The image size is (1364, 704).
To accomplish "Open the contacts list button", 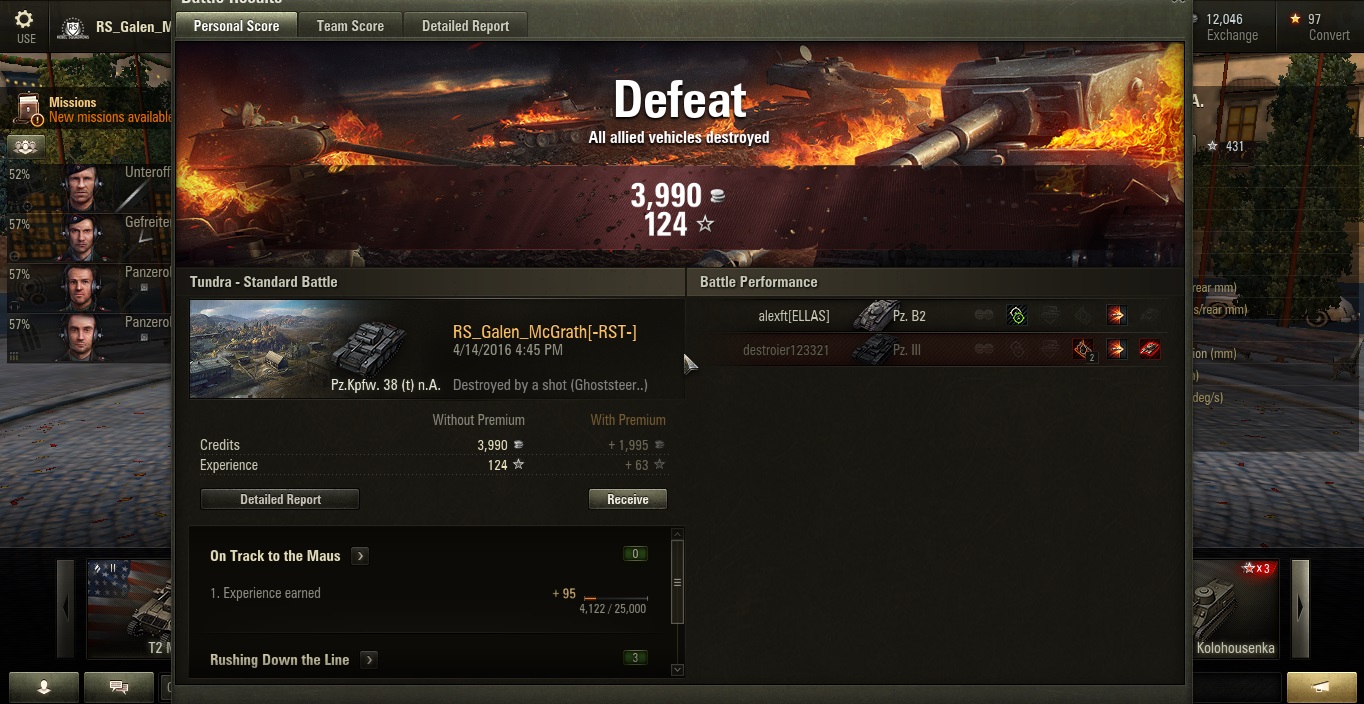I will click(x=44, y=687).
